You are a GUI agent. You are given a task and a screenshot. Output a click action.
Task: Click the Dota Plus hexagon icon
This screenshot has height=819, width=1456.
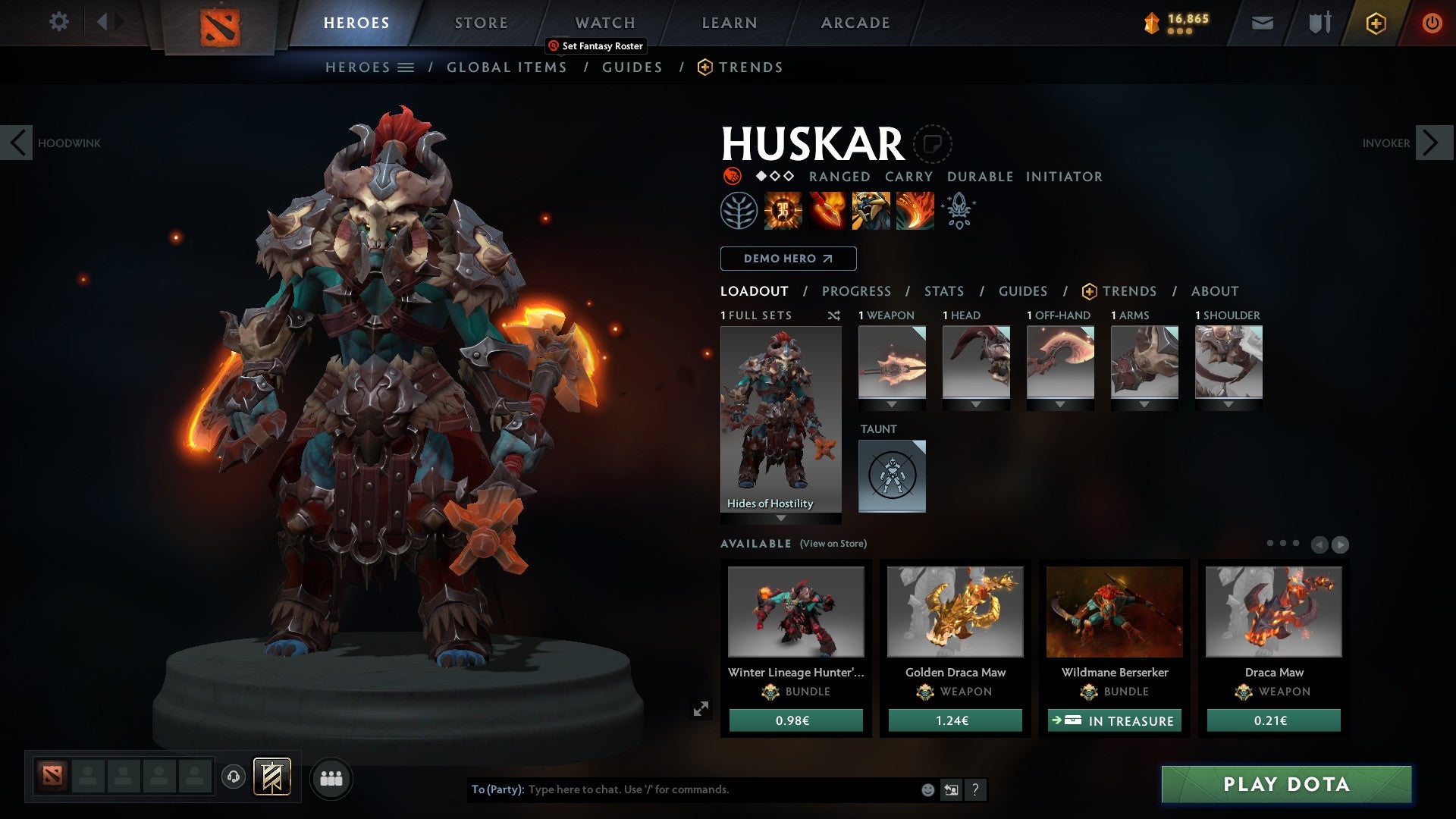tap(1375, 23)
